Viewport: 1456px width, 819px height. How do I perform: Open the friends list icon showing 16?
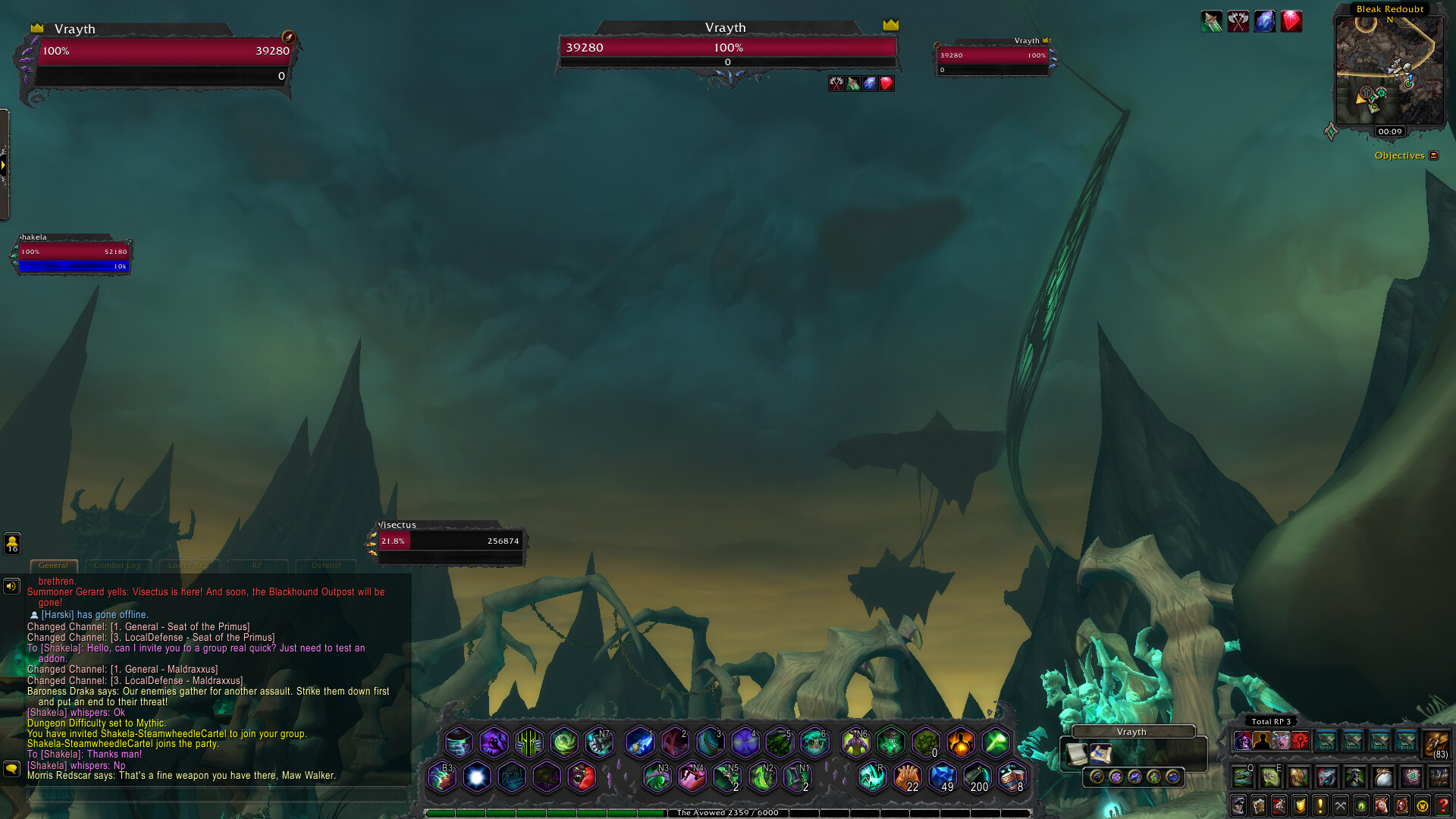12,543
